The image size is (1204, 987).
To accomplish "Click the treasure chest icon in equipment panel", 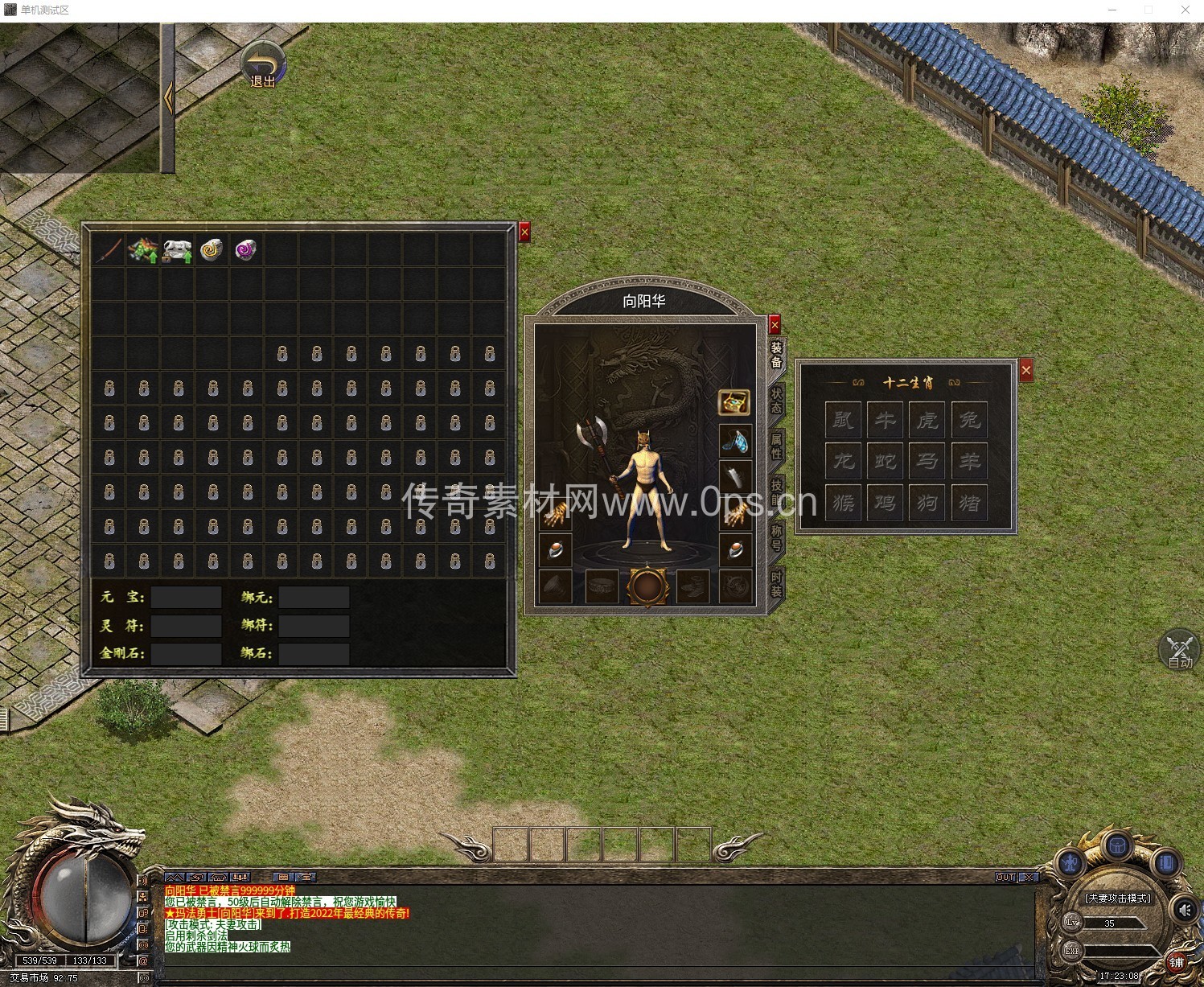I will [x=733, y=402].
